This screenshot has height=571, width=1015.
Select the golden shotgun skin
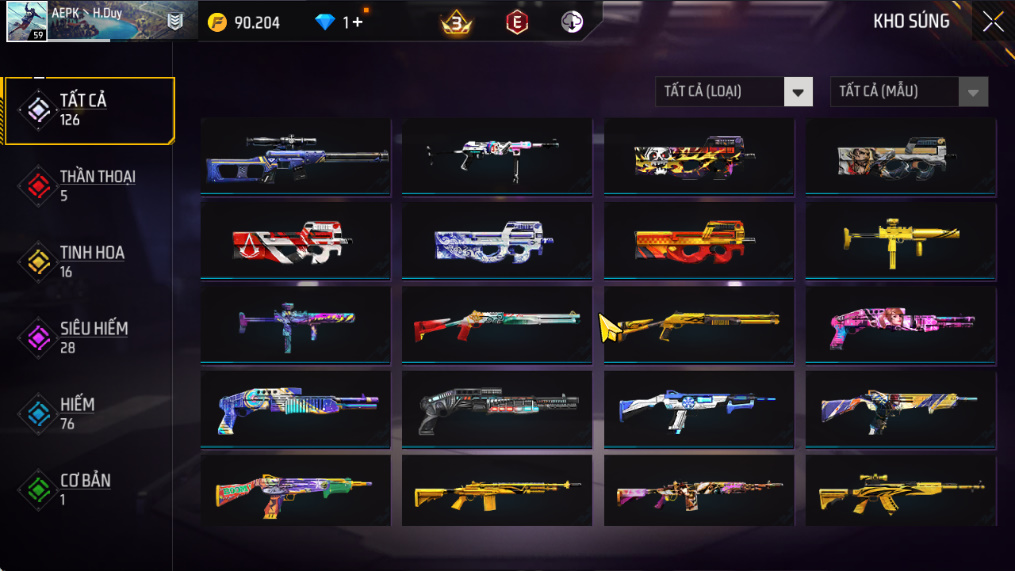pos(698,324)
